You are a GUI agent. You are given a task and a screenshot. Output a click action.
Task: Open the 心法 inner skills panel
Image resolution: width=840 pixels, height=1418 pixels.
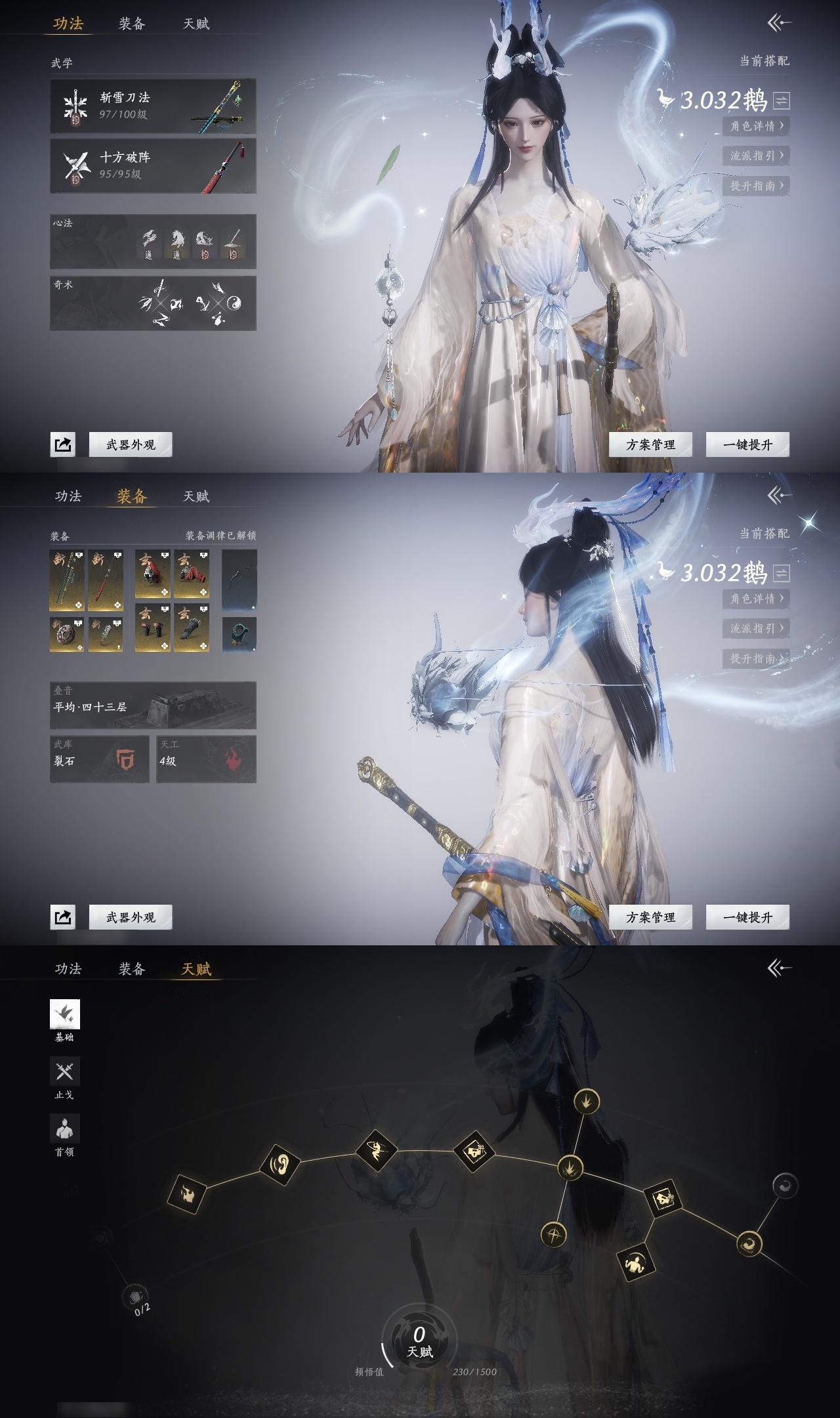click(153, 241)
